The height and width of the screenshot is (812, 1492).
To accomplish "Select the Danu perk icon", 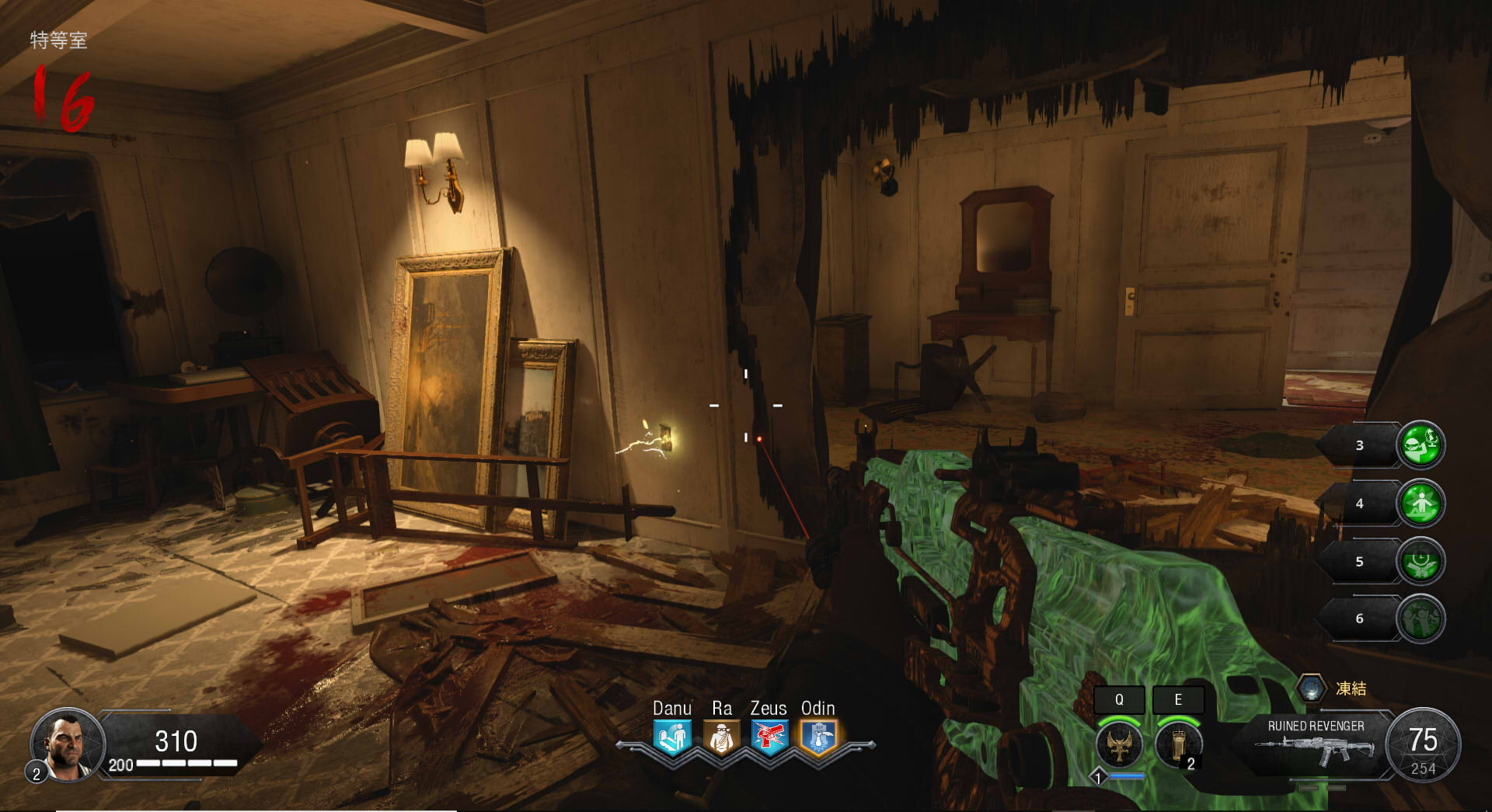I will pyautogui.click(x=672, y=737).
